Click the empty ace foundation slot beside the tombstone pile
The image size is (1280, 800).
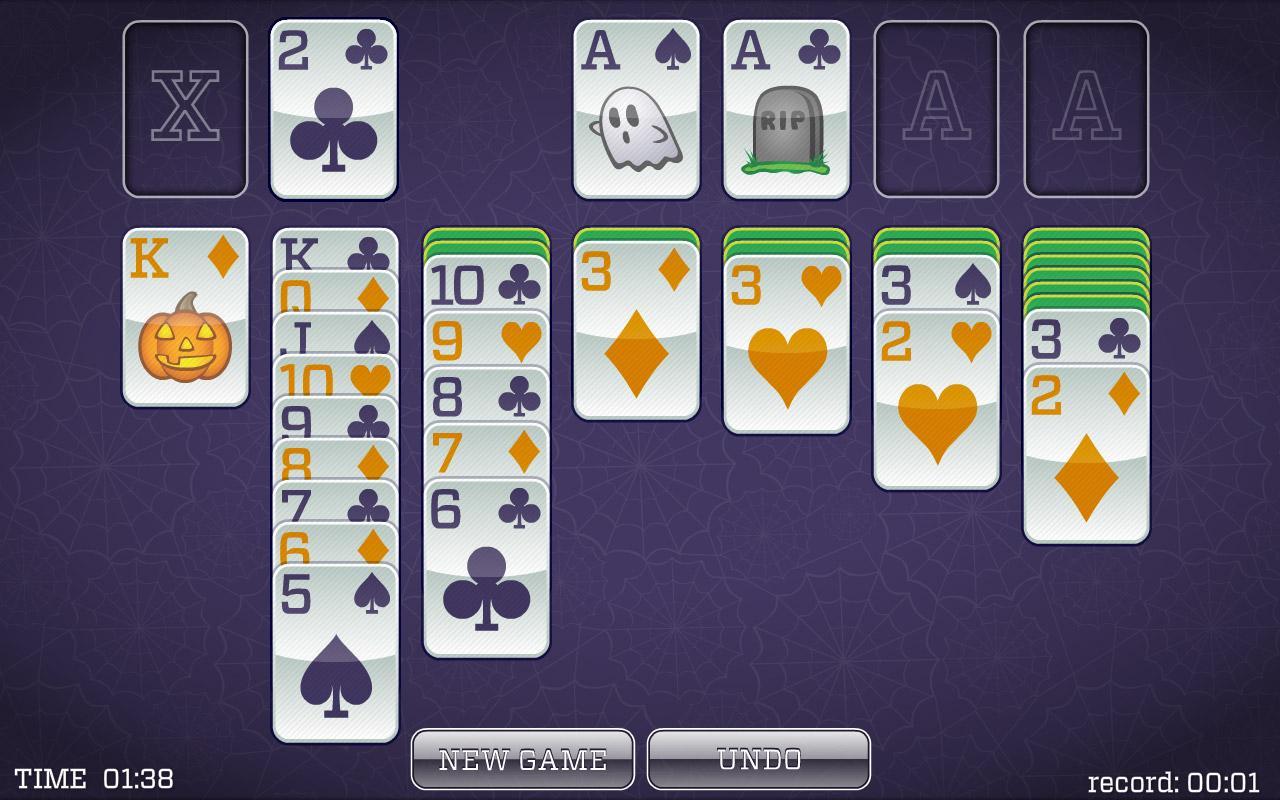coord(935,107)
